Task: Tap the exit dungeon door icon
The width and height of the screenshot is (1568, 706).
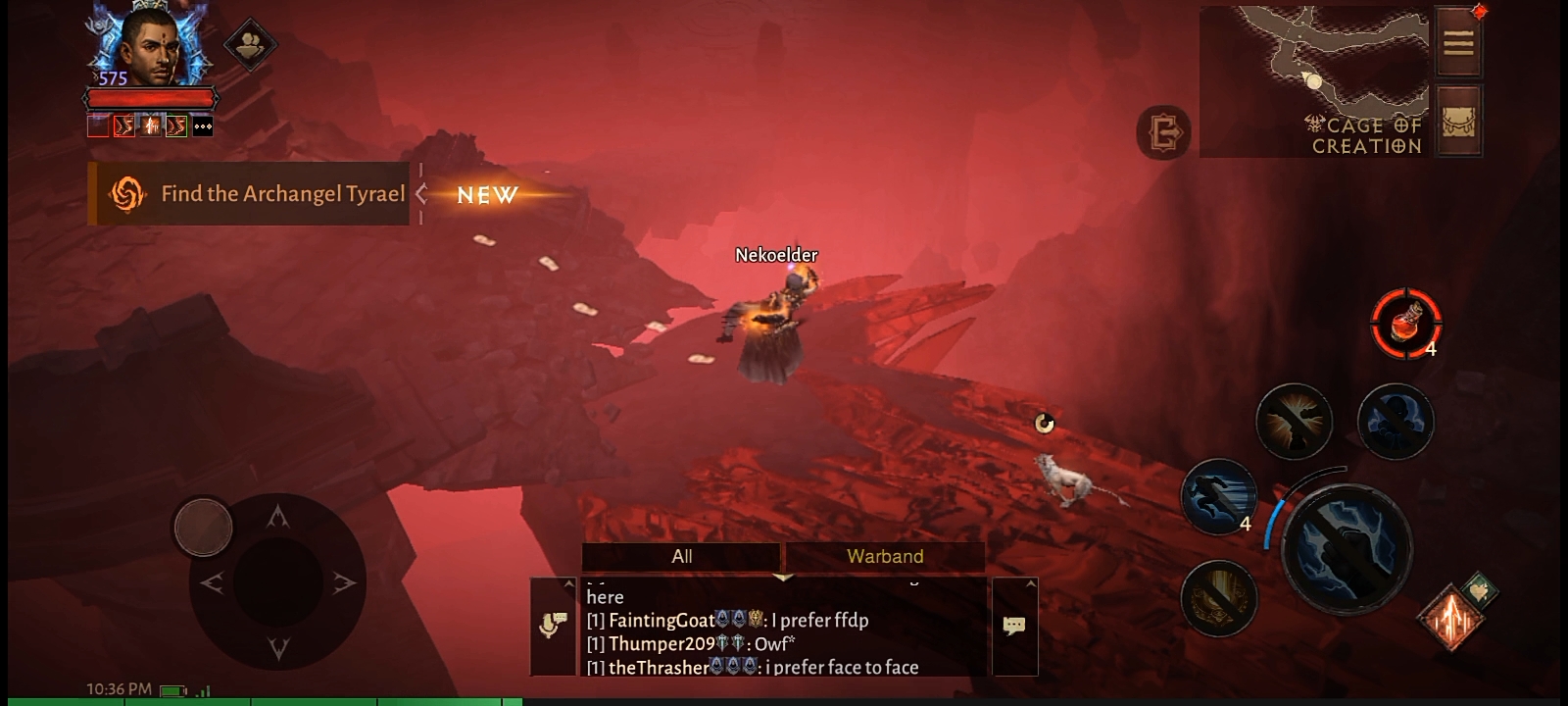Action: coord(1164,132)
